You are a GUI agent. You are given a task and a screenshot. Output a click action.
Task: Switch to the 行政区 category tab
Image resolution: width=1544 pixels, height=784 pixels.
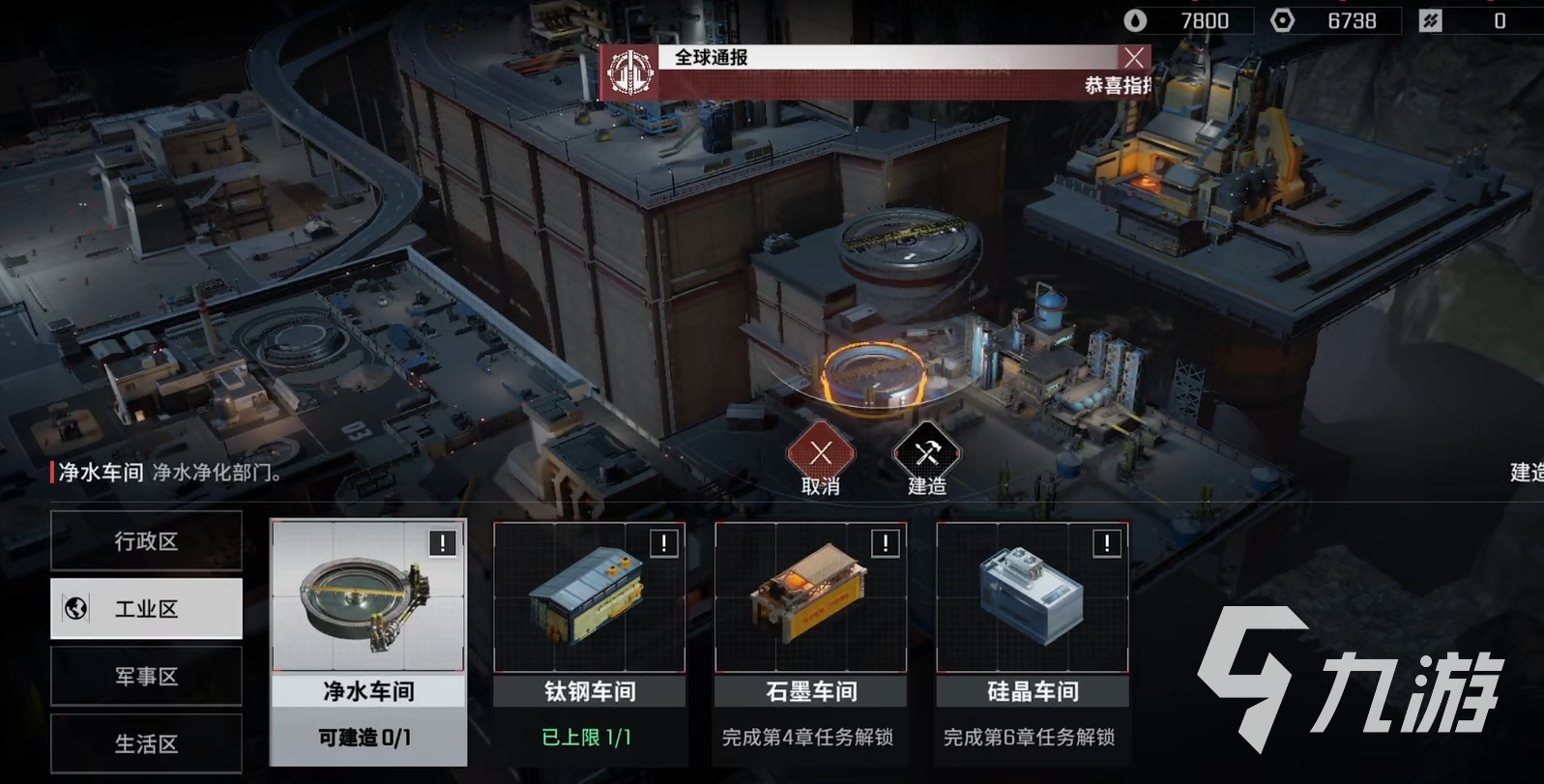146,541
